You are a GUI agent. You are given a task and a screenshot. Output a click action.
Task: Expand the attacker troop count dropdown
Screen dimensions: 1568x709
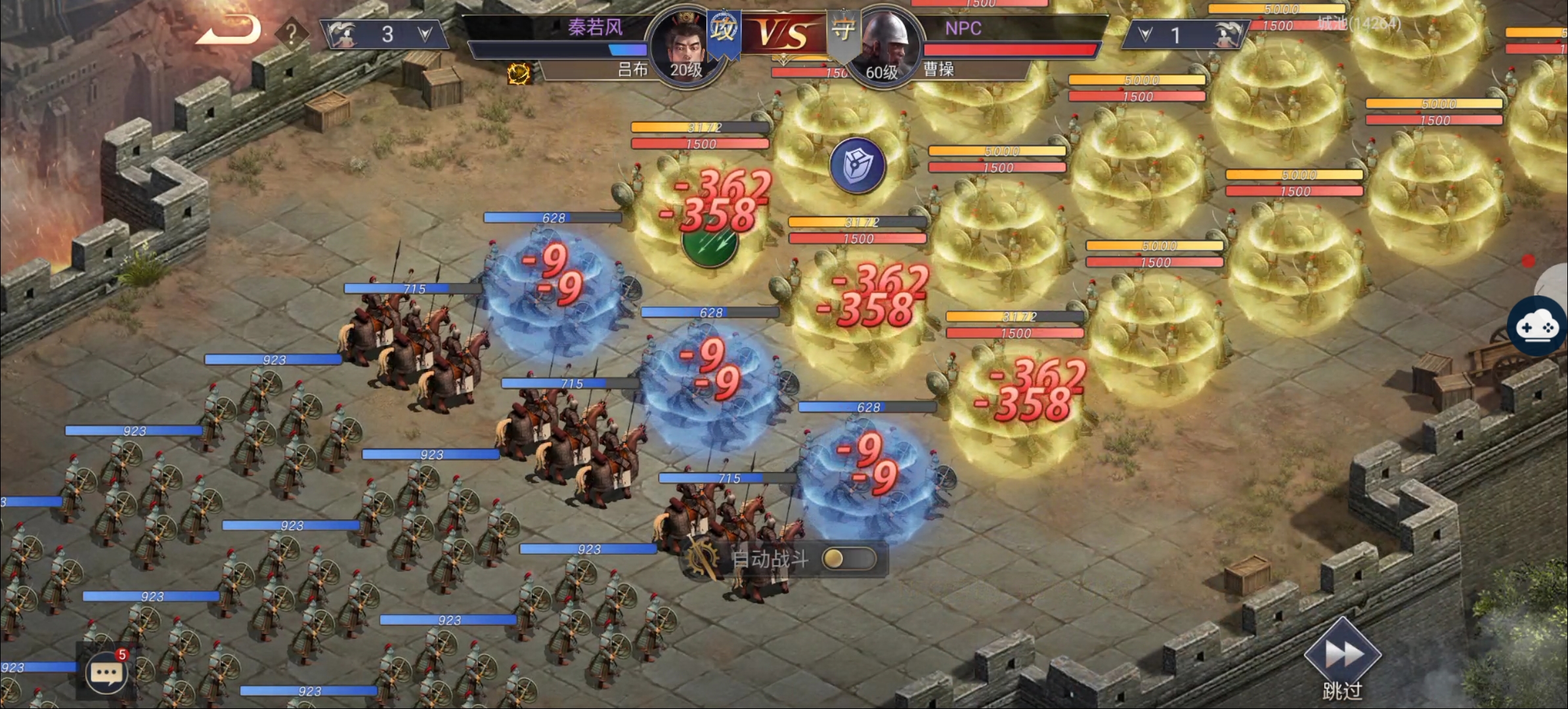coord(425,34)
